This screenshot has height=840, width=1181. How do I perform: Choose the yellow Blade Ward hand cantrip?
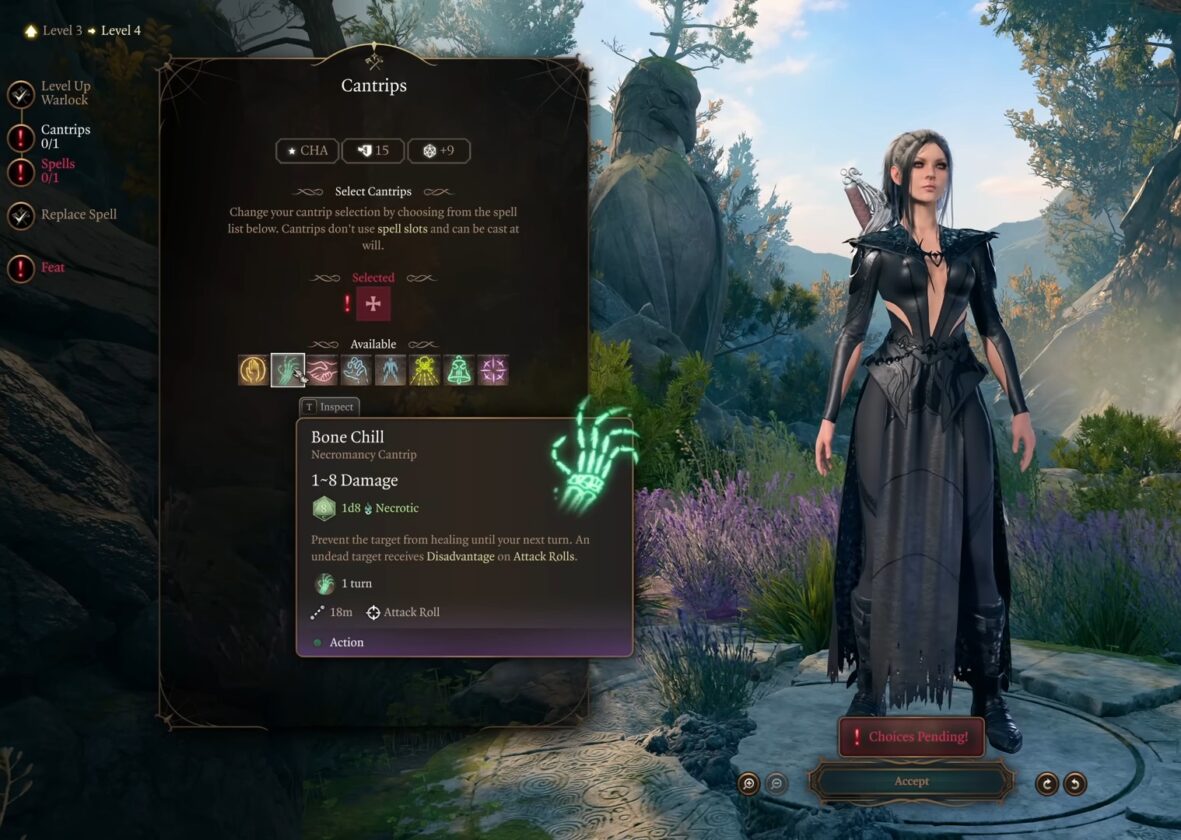point(253,370)
